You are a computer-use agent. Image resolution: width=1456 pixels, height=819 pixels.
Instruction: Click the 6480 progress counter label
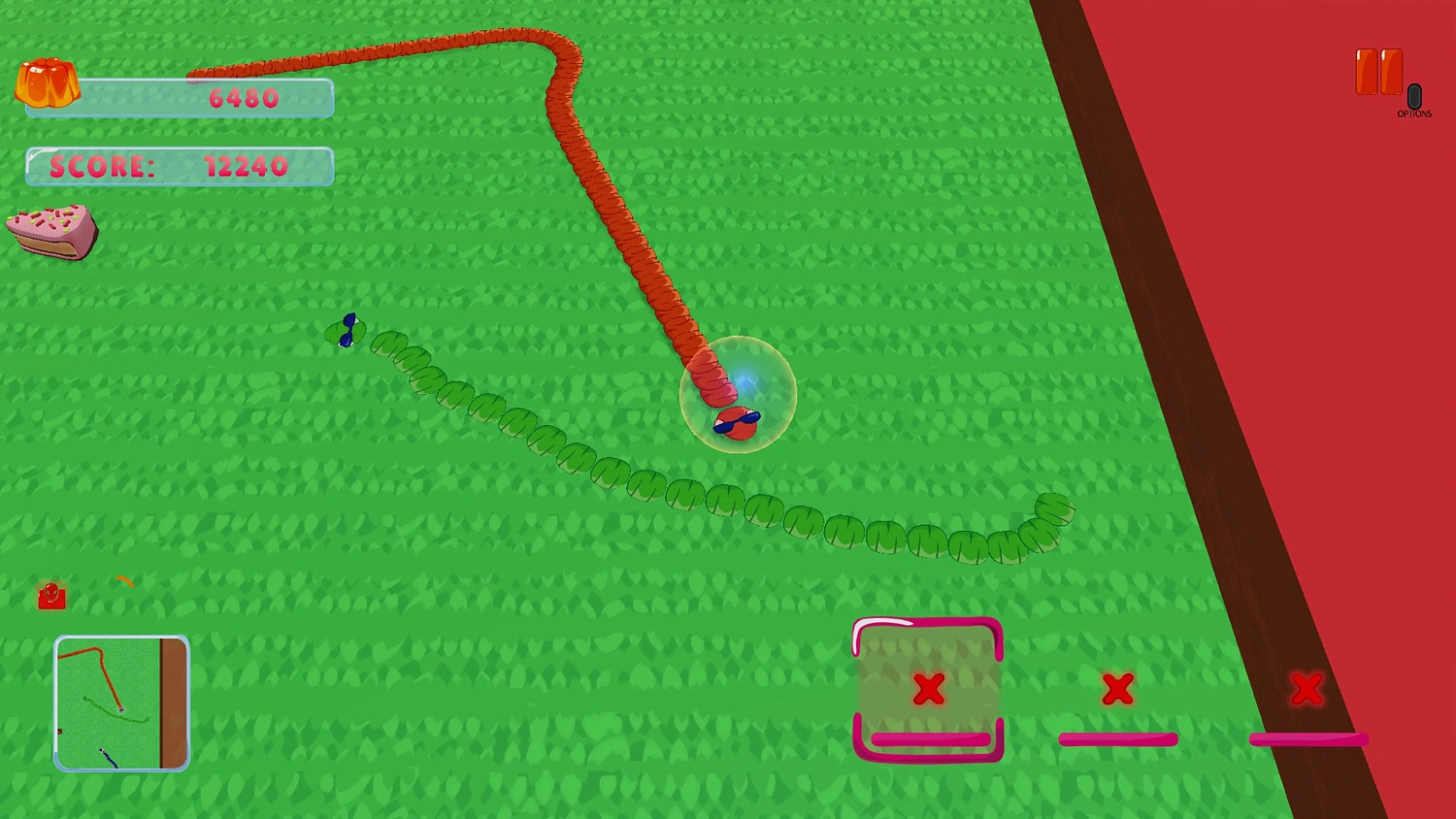(x=243, y=97)
